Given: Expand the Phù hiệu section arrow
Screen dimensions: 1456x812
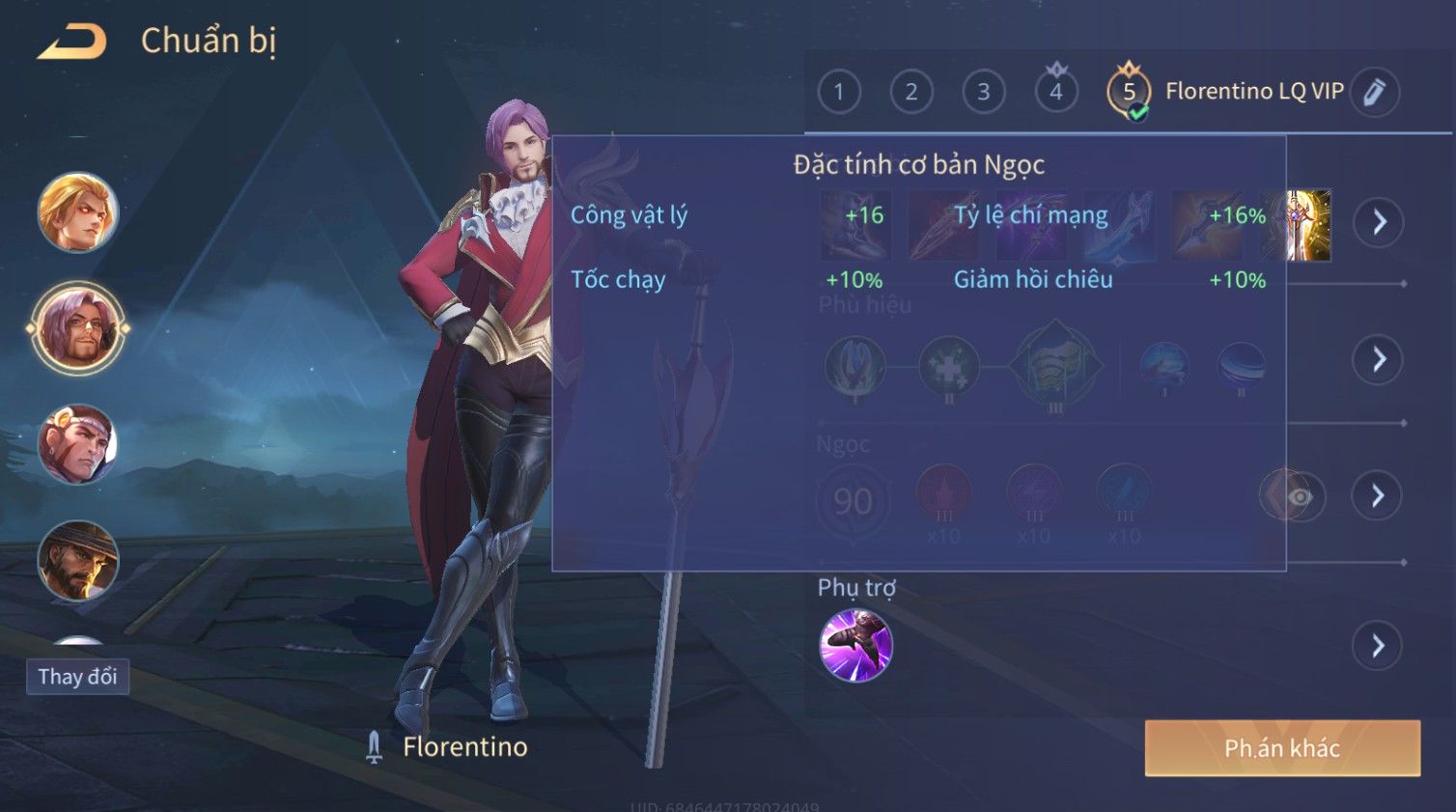Looking at the screenshot, I should 1378,359.
